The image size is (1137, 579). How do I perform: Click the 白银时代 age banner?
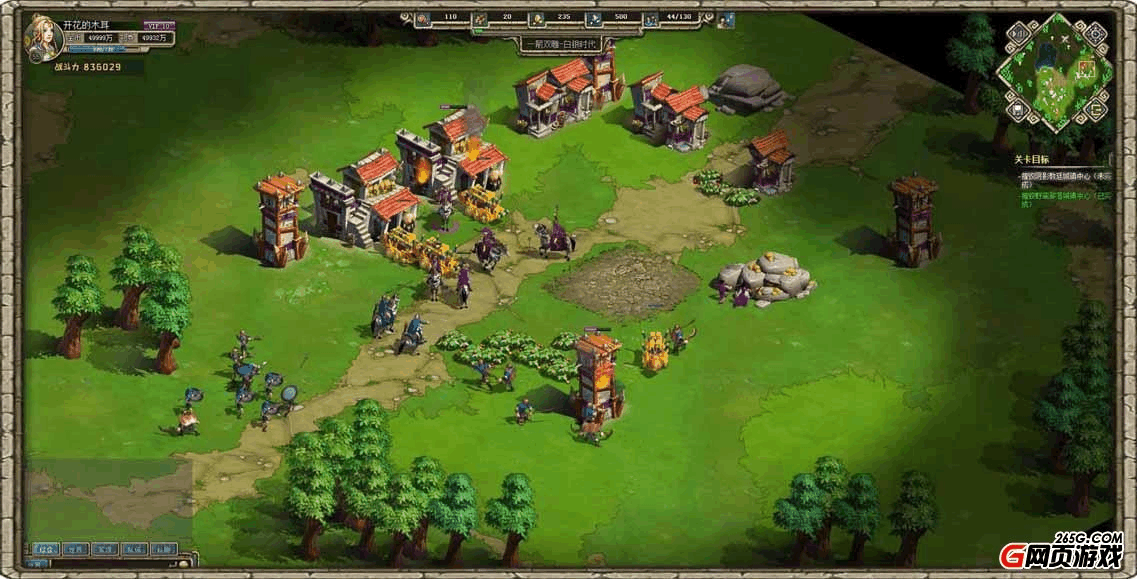tap(561, 44)
